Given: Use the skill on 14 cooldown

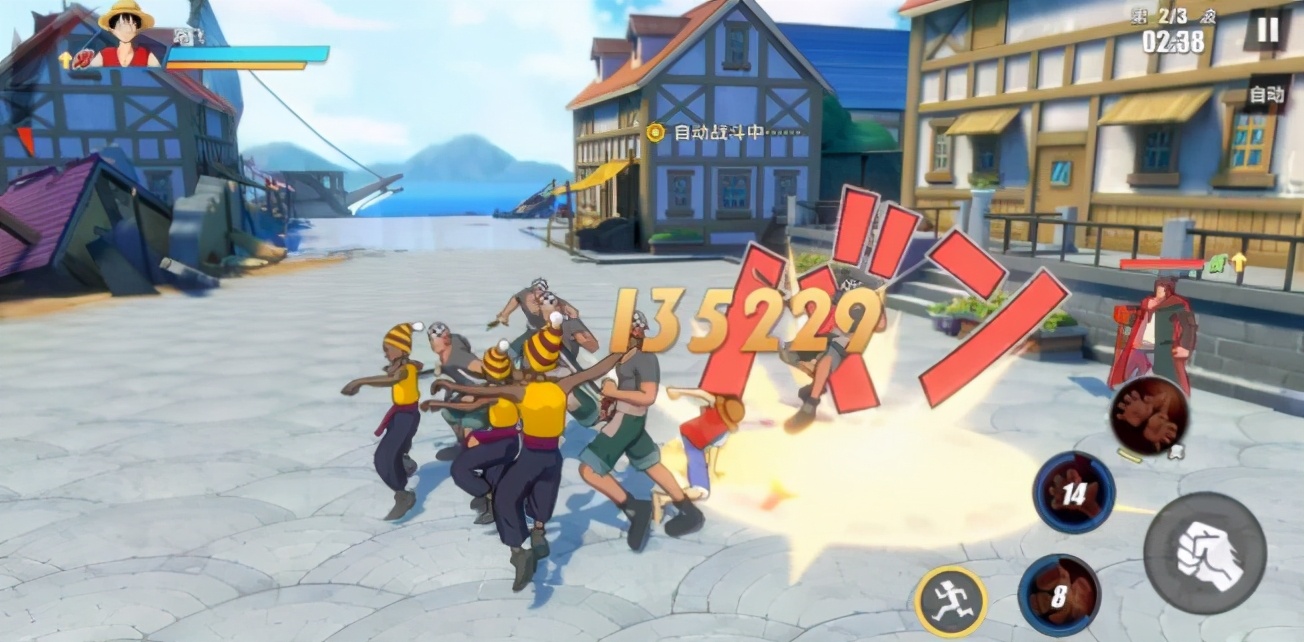Looking at the screenshot, I should [1074, 492].
